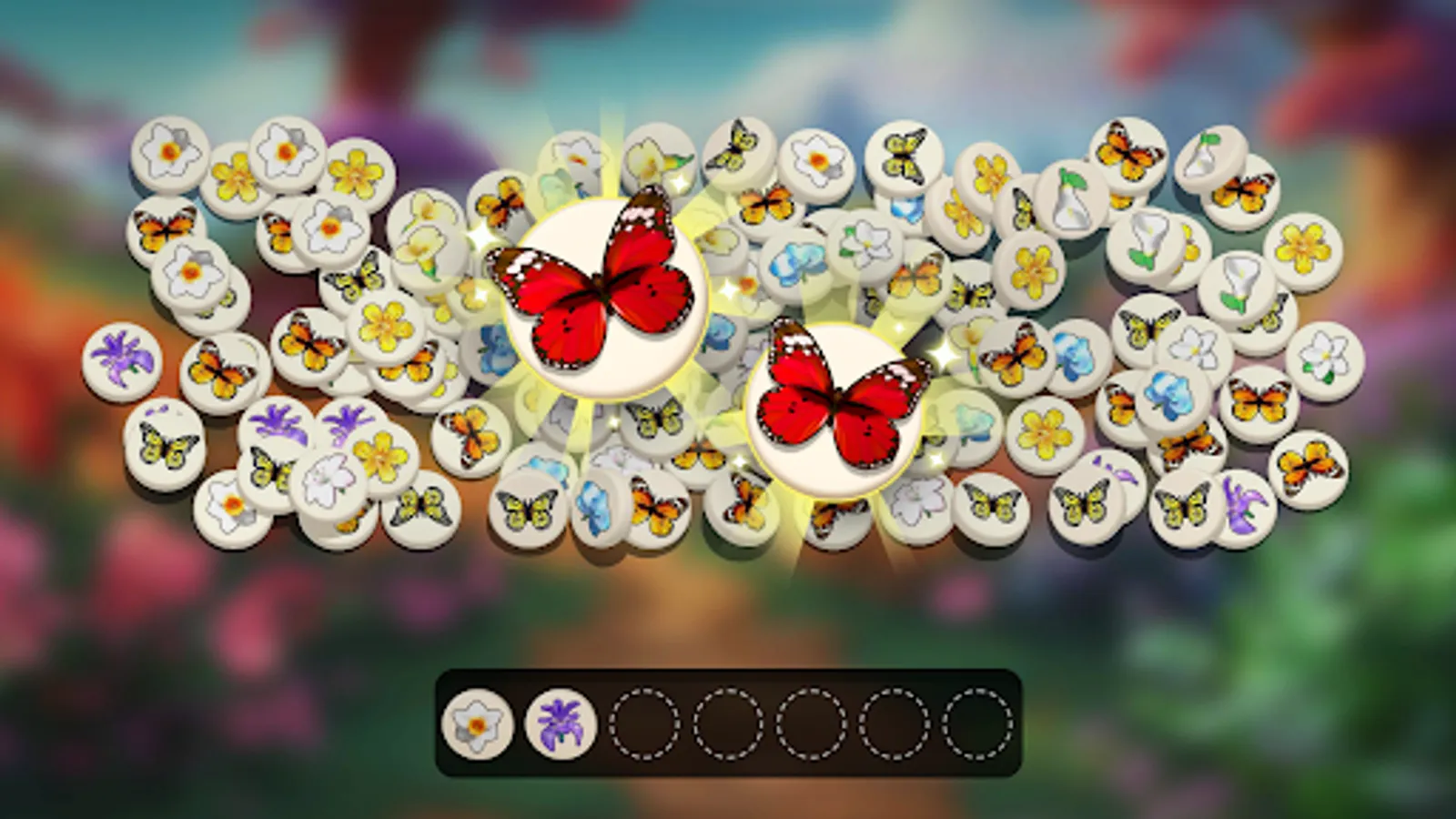Tap a blue orchid flower tile
This screenshot has width=1456, height=819.
click(1168, 396)
